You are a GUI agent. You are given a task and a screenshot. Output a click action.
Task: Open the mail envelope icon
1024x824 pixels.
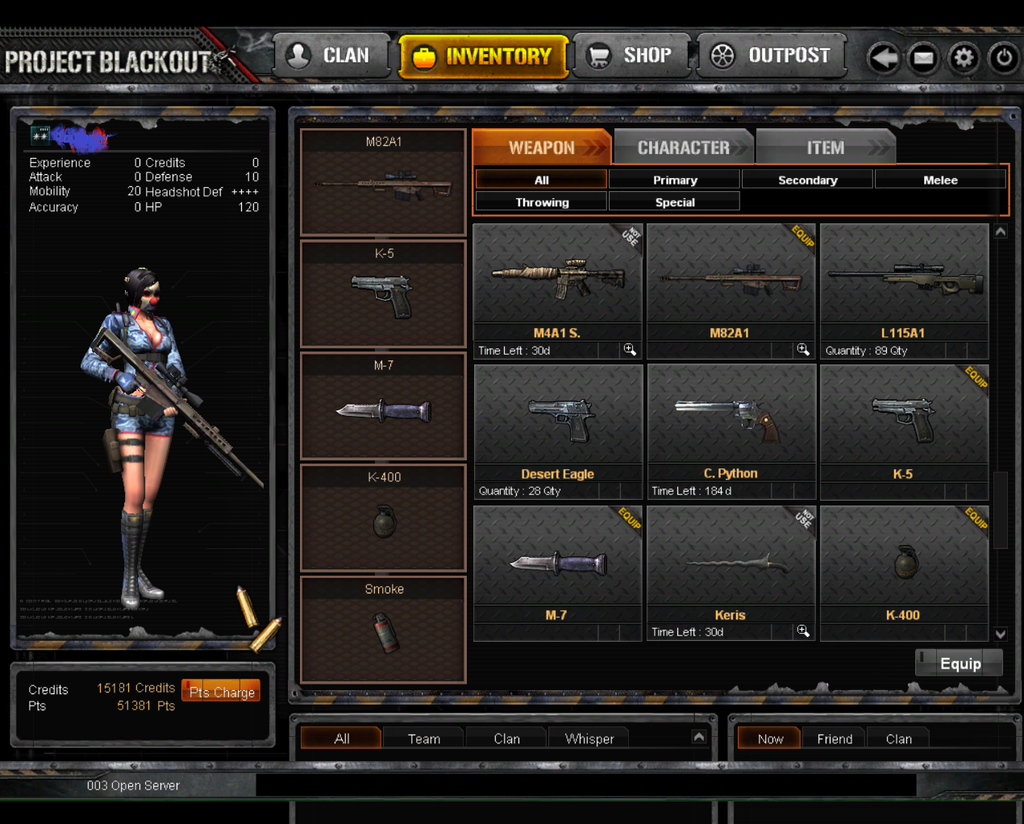(x=923, y=58)
